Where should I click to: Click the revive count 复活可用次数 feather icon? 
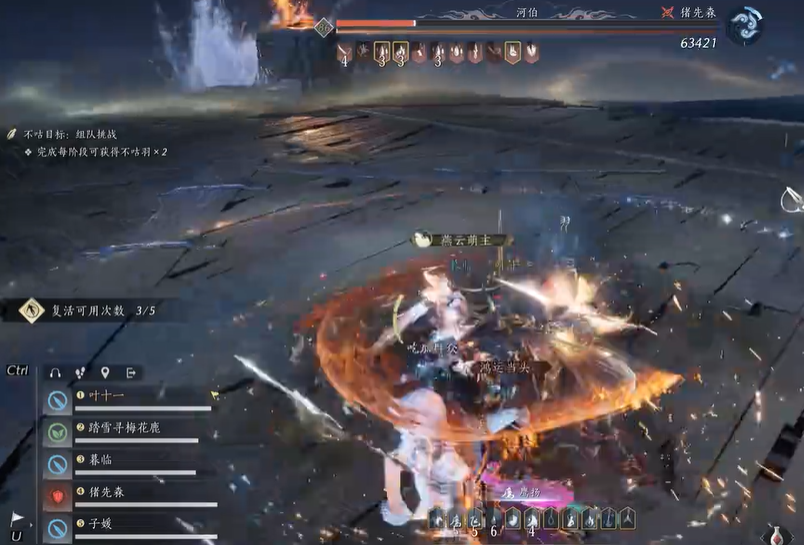30,311
